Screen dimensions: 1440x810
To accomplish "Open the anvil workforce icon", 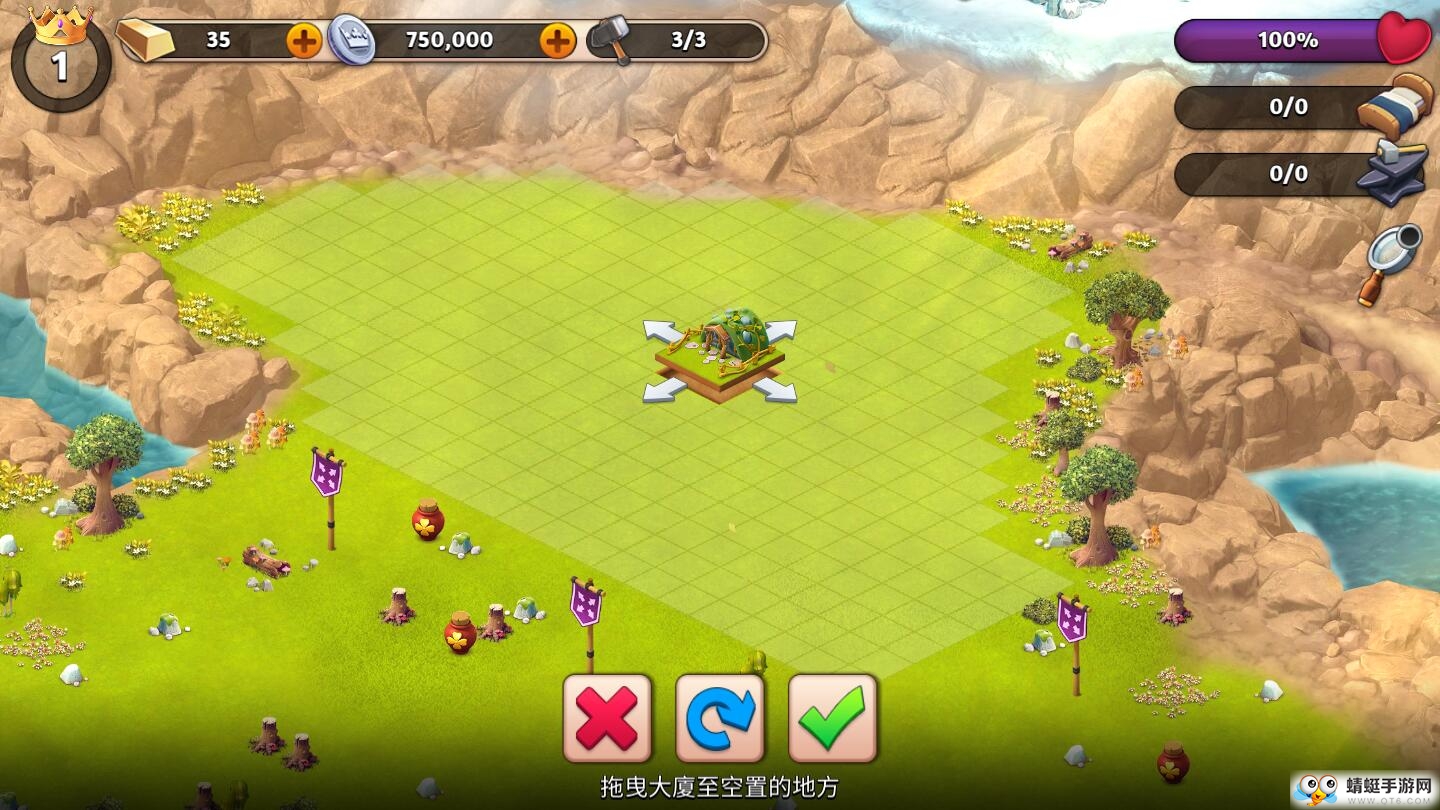I will [1392, 172].
